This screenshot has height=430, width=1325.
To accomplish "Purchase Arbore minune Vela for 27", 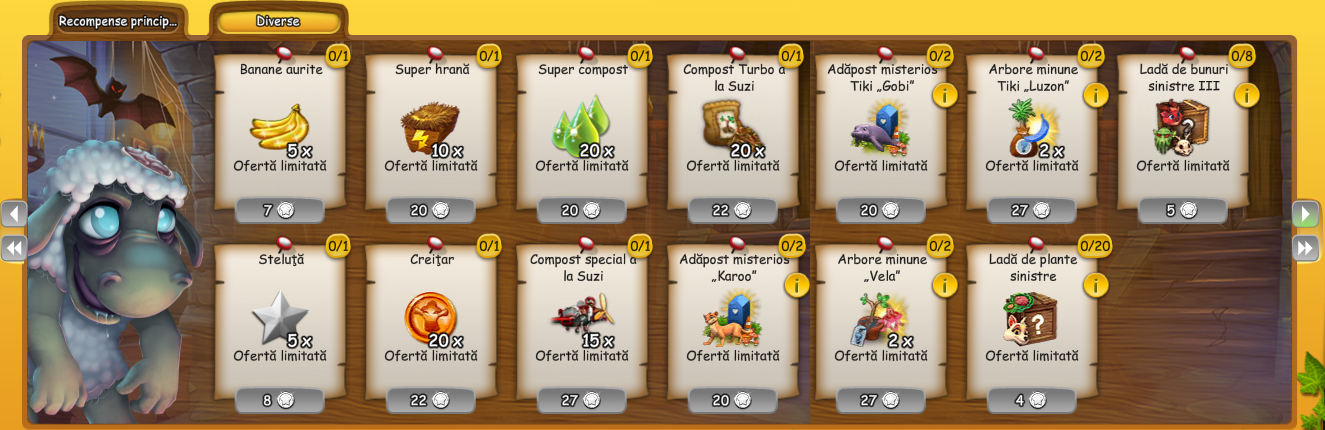I will [x=881, y=400].
